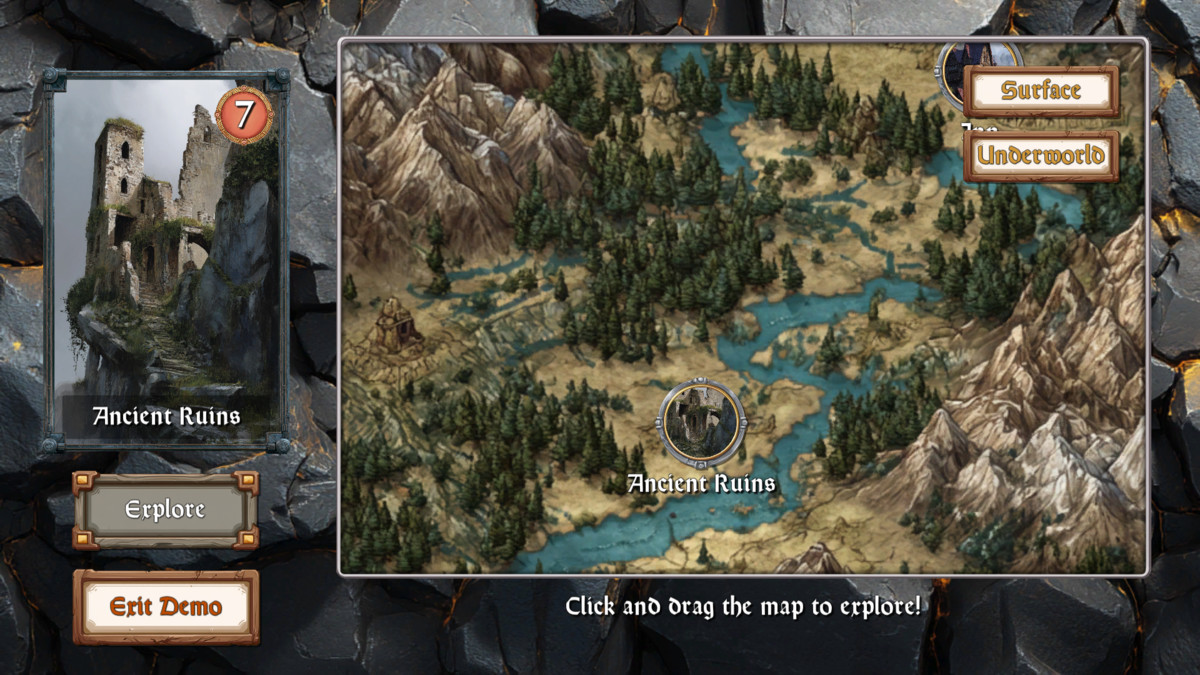Viewport: 1200px width, 675px height.
Task: Click the Explore button
Action: 165,510
